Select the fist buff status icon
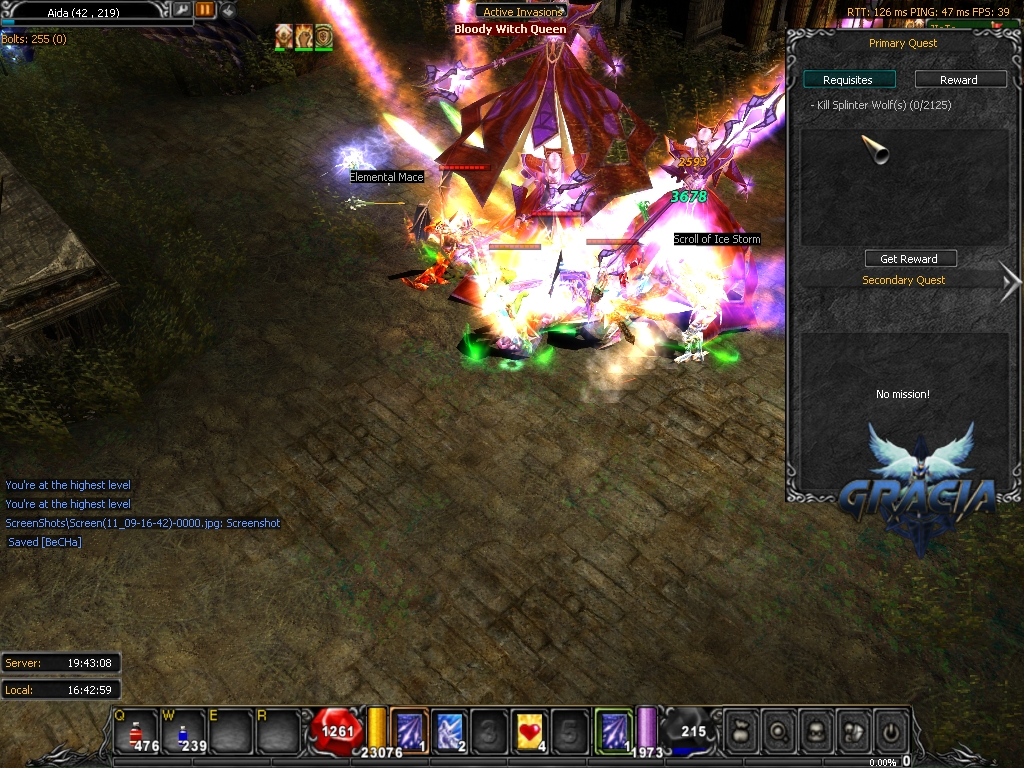 pos(304,38)
